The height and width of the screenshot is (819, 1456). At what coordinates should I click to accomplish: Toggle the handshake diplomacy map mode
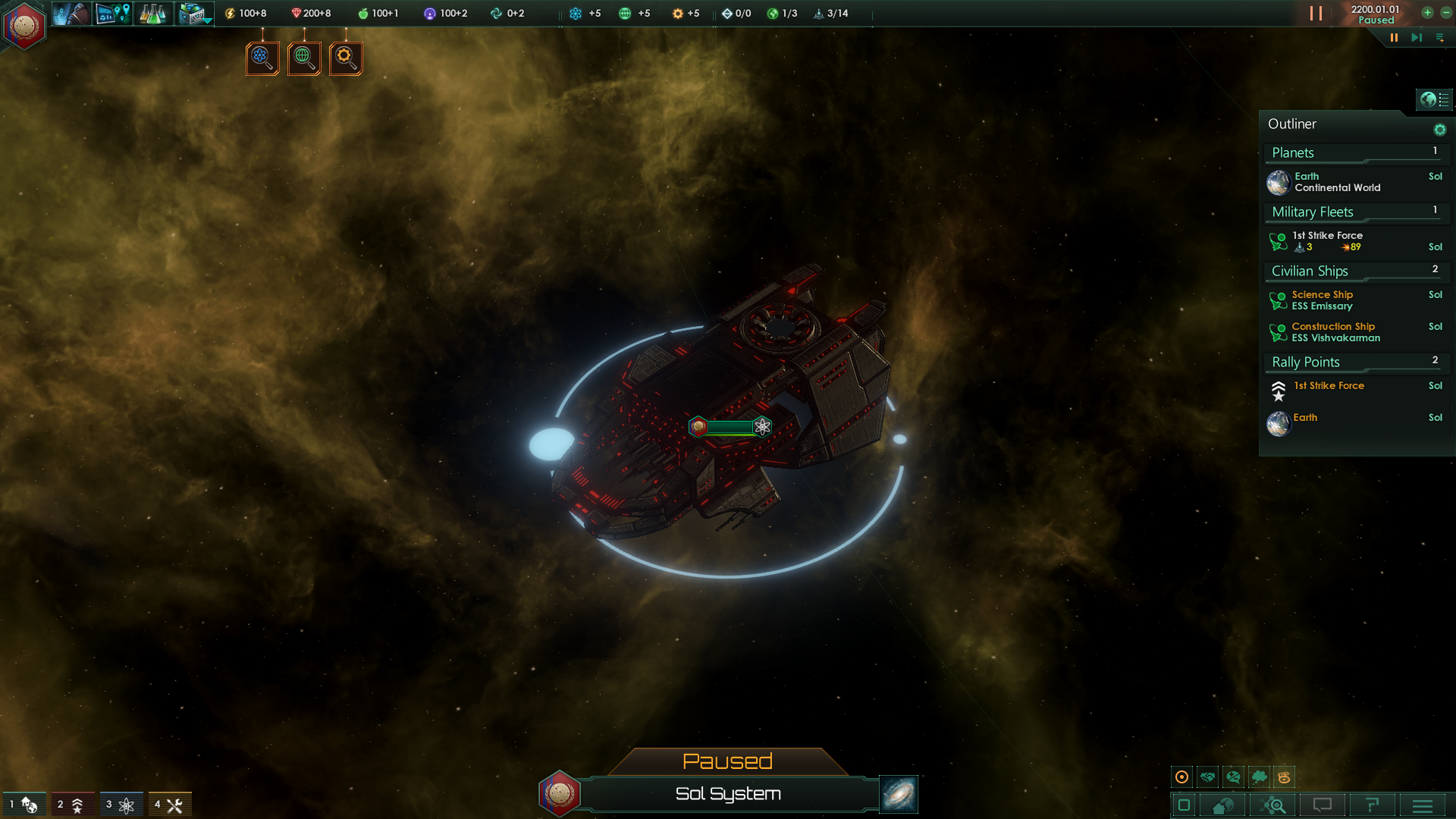tap(1208, 777)
